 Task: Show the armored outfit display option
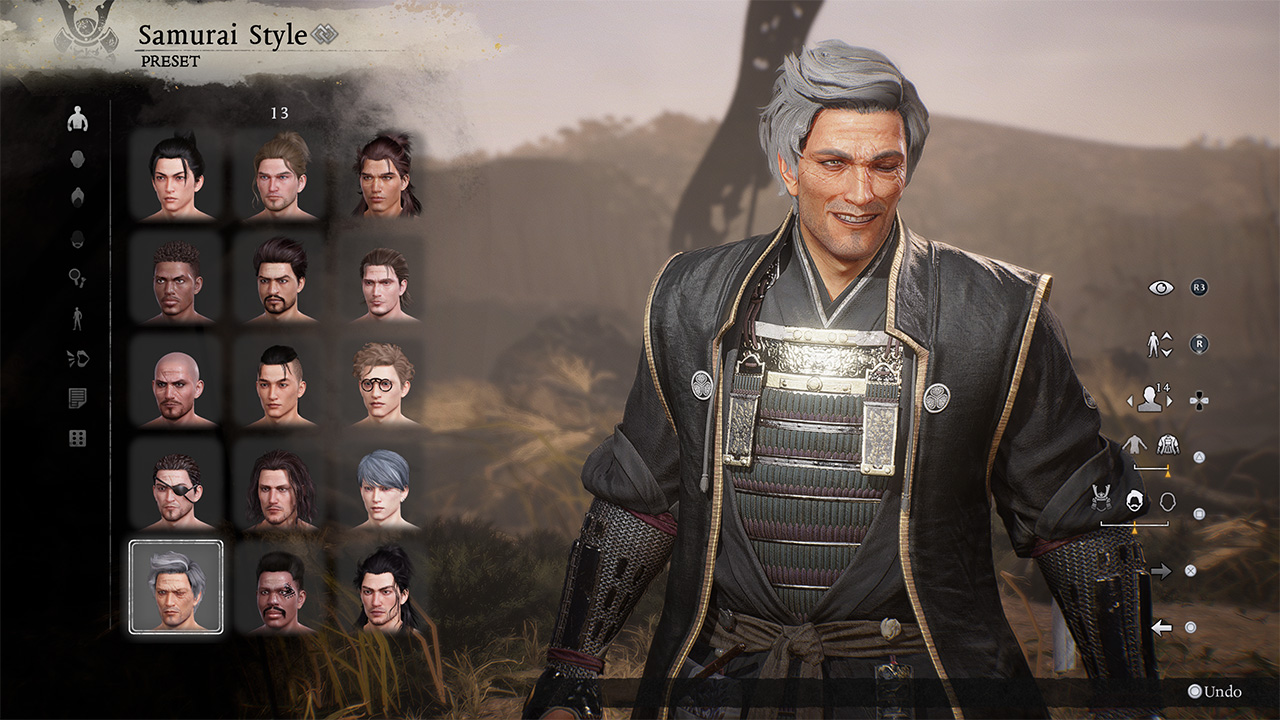[1168, 444]
